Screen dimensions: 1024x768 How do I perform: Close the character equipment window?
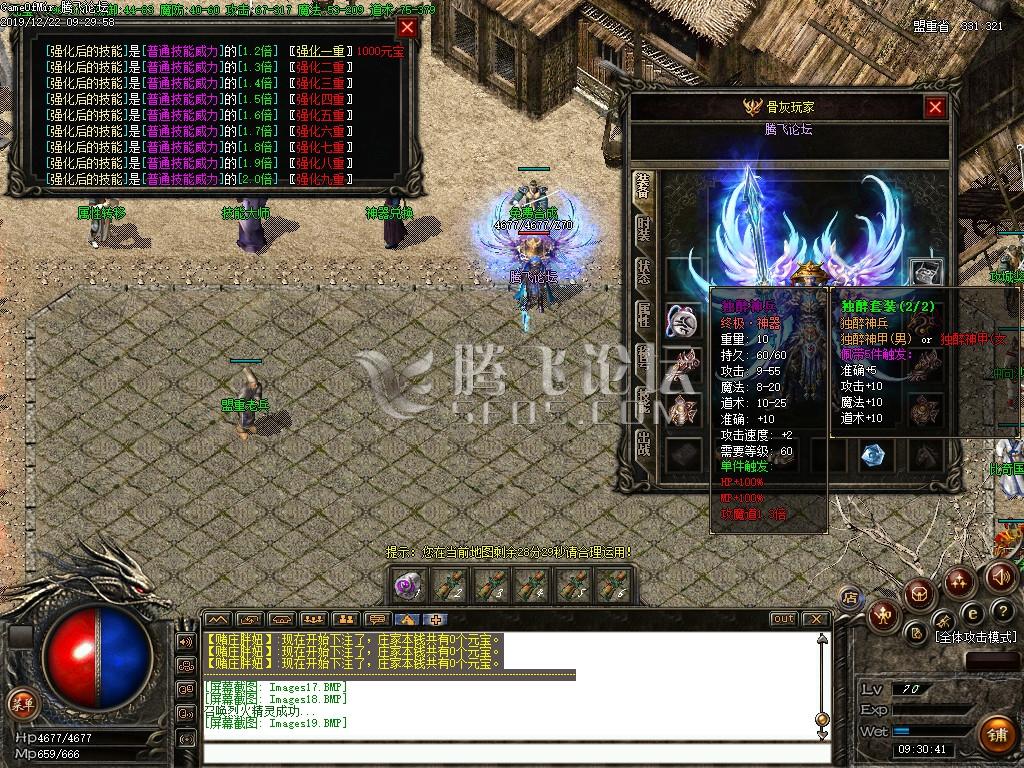[935, 107]
